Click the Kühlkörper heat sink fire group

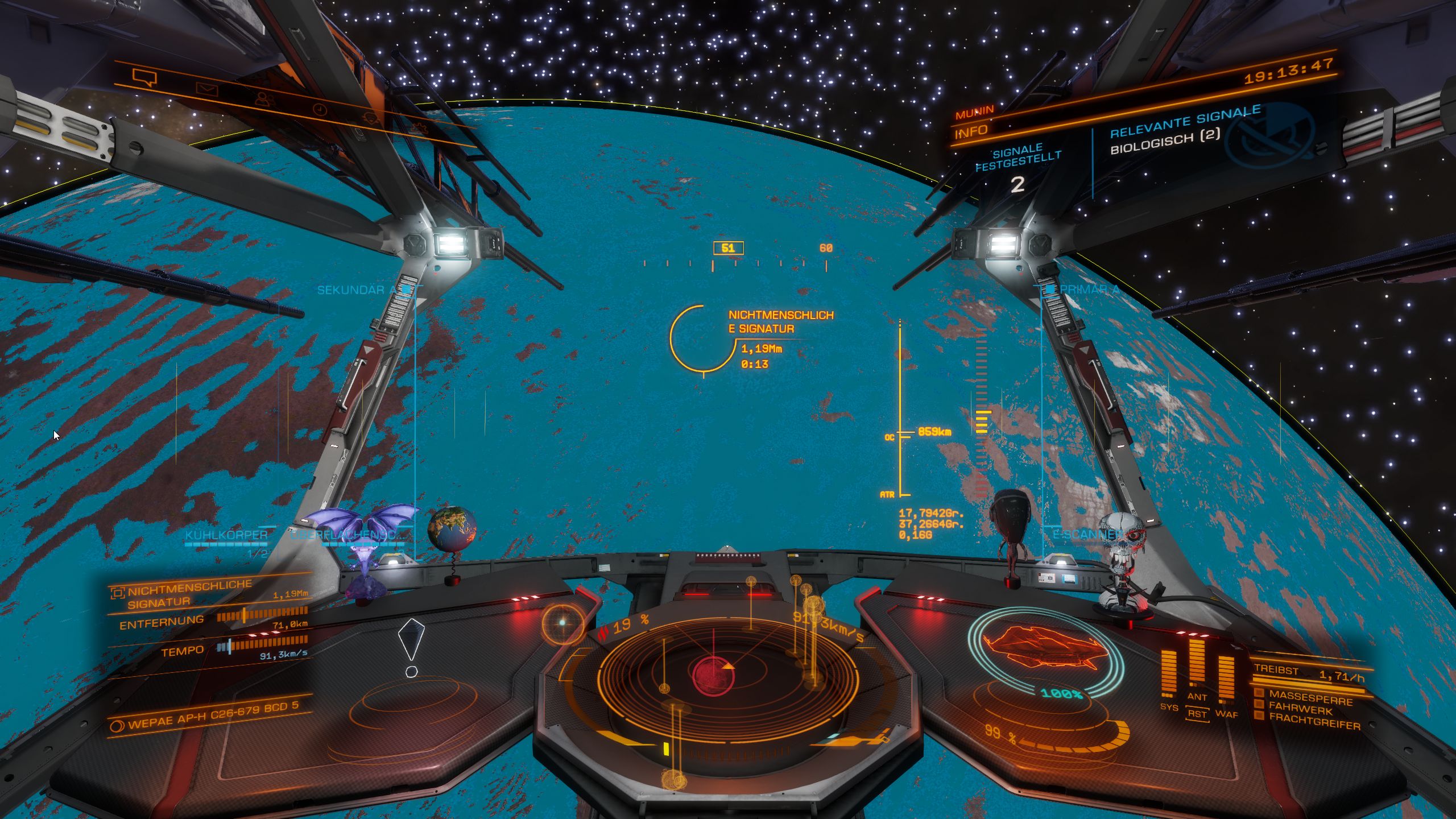226,535
